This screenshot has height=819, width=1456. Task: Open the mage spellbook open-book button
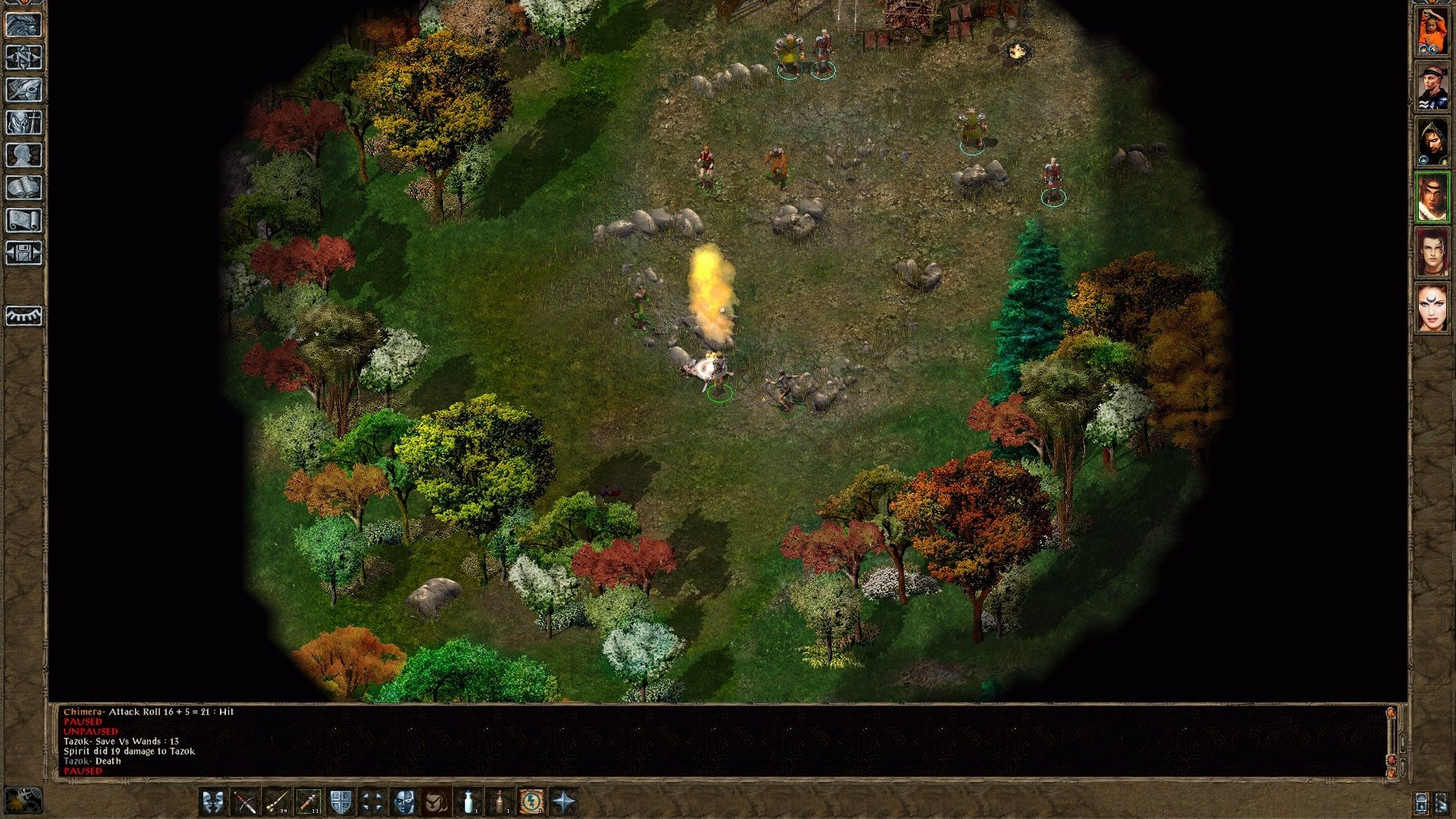(x=24, y=187)
